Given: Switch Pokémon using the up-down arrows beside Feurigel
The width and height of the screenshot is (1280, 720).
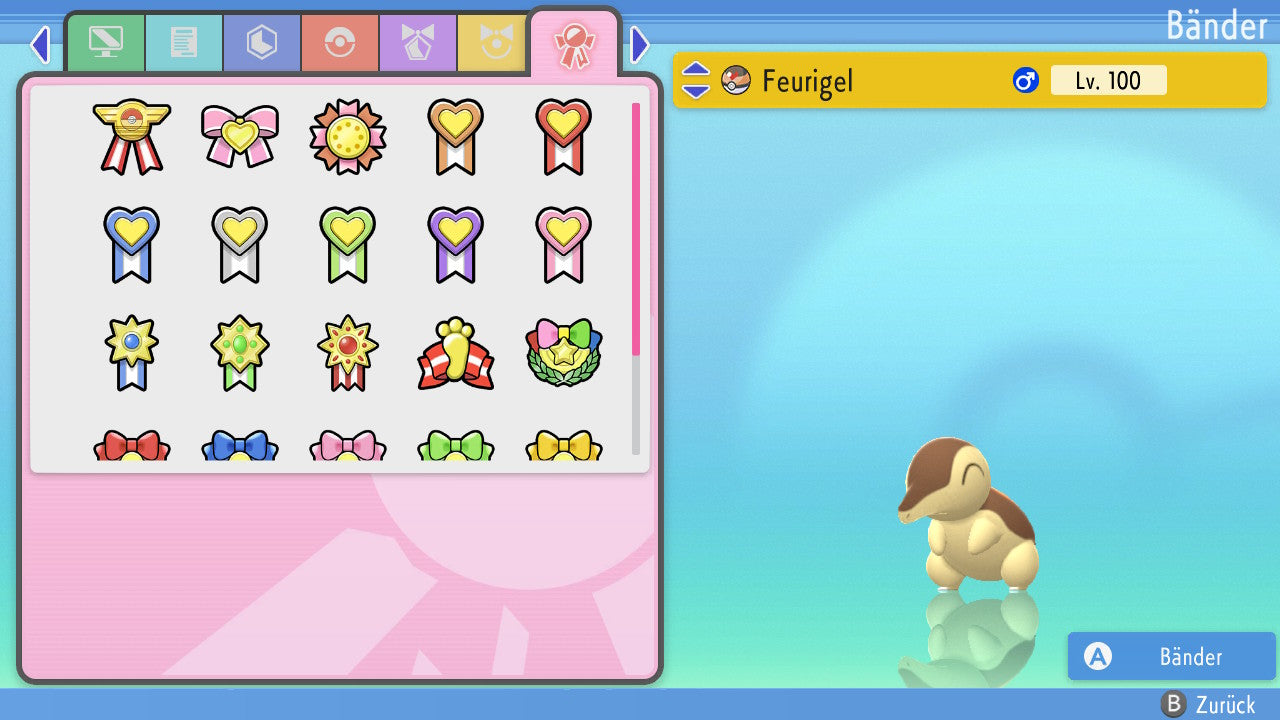Looking at the screenshot, I should tap(695, 80).
